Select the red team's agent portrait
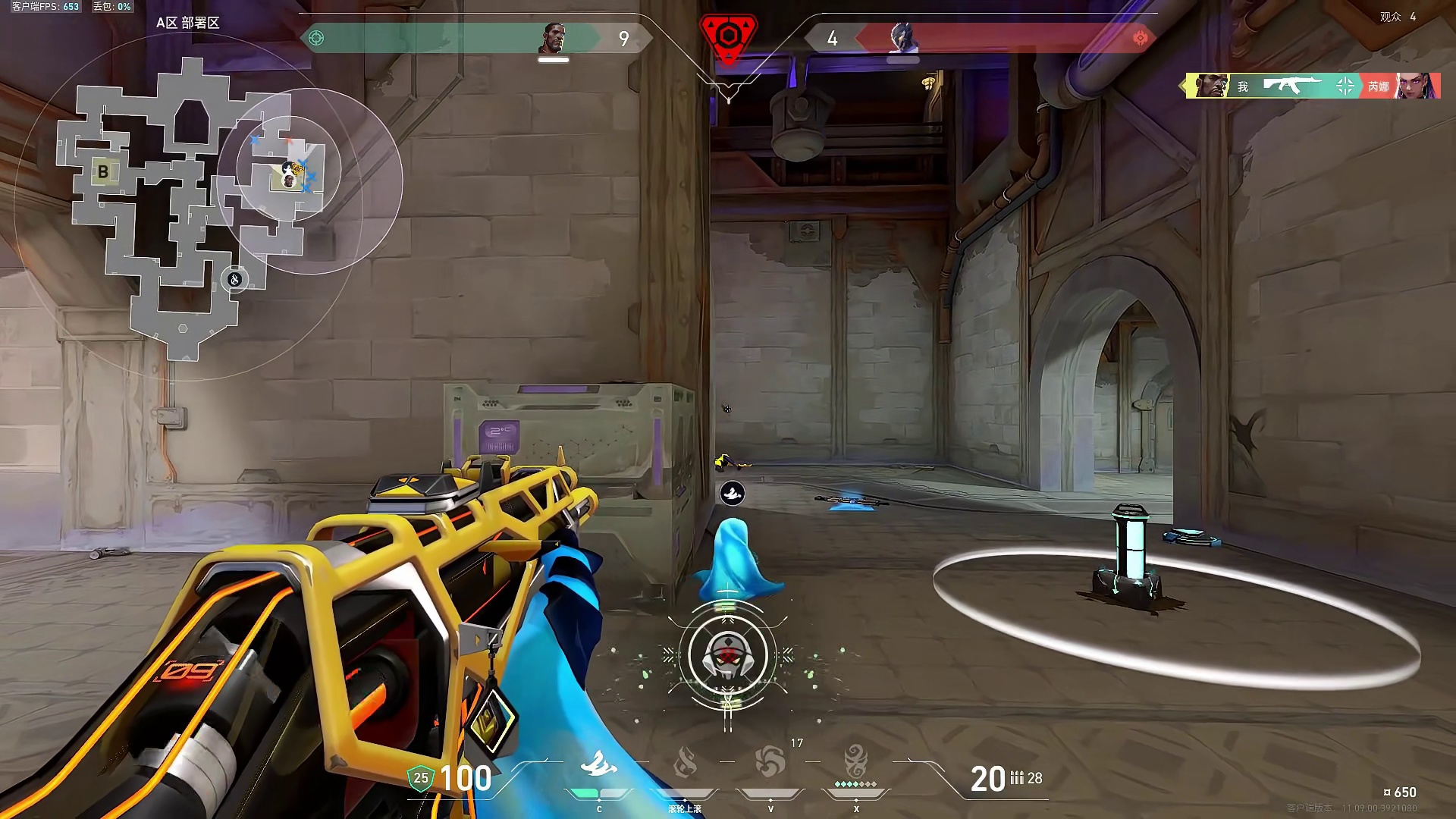Viewport: 1456px width, 819px height. (x=902, y=38)
